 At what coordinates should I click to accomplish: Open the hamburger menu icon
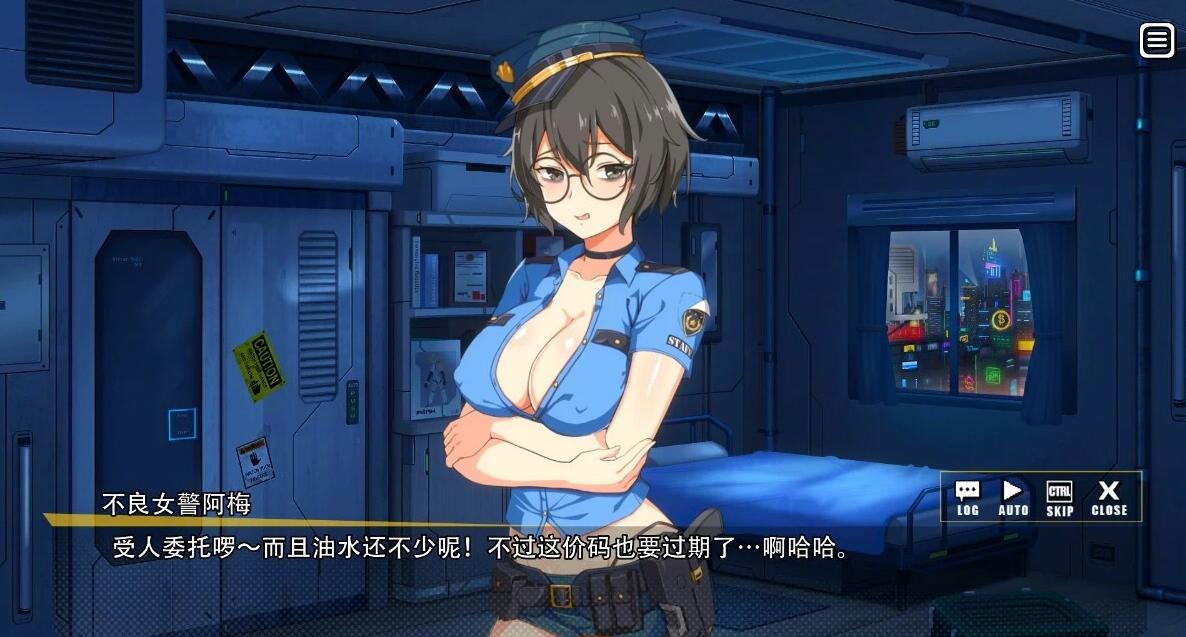1157,40
